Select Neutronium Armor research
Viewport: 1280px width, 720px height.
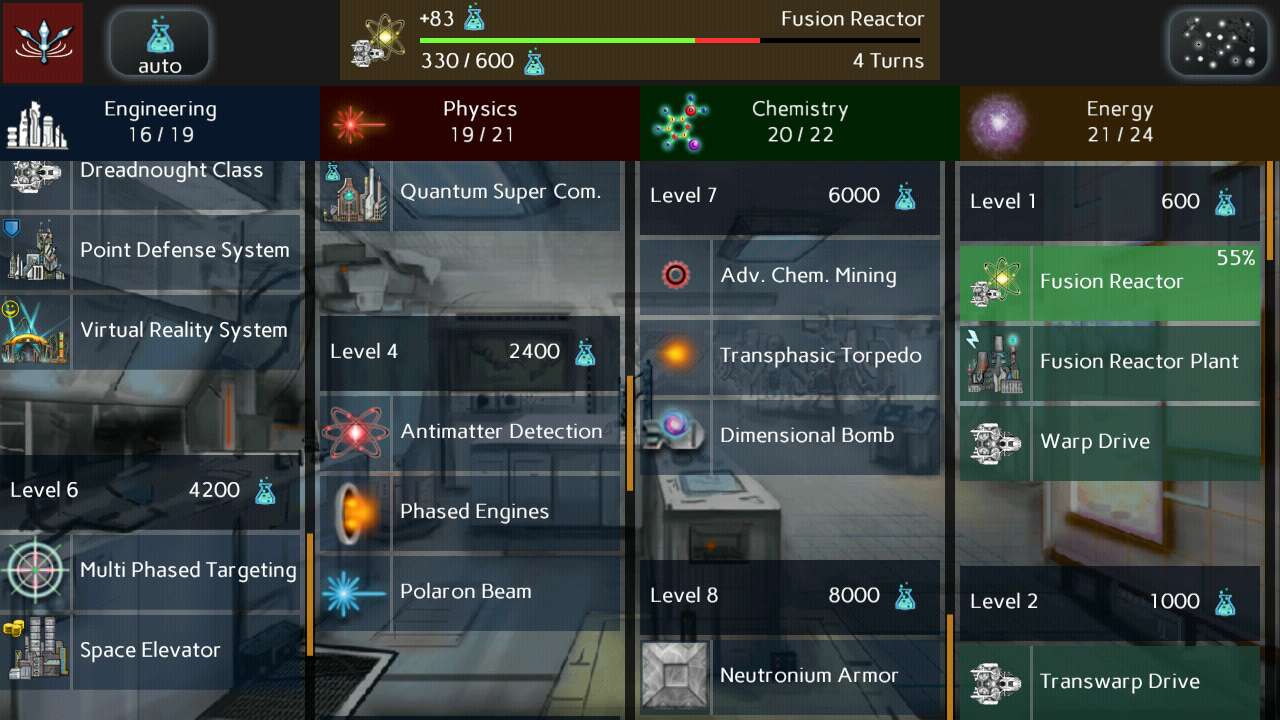(790, 675)
